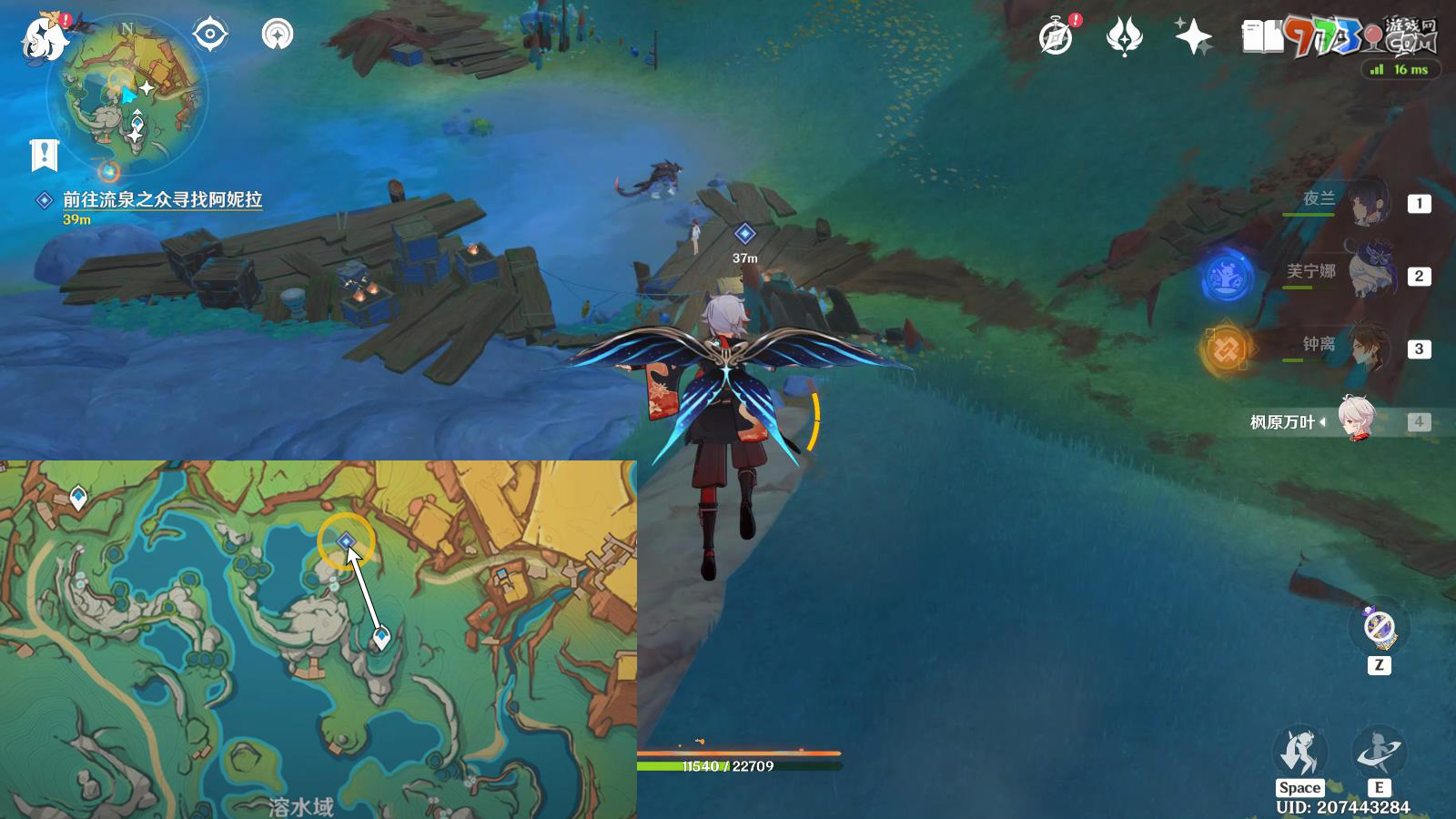The image size is (1456, 819).
Task: Use Kazuha's elemental skill icon
Action: [x=1378, y=752]
